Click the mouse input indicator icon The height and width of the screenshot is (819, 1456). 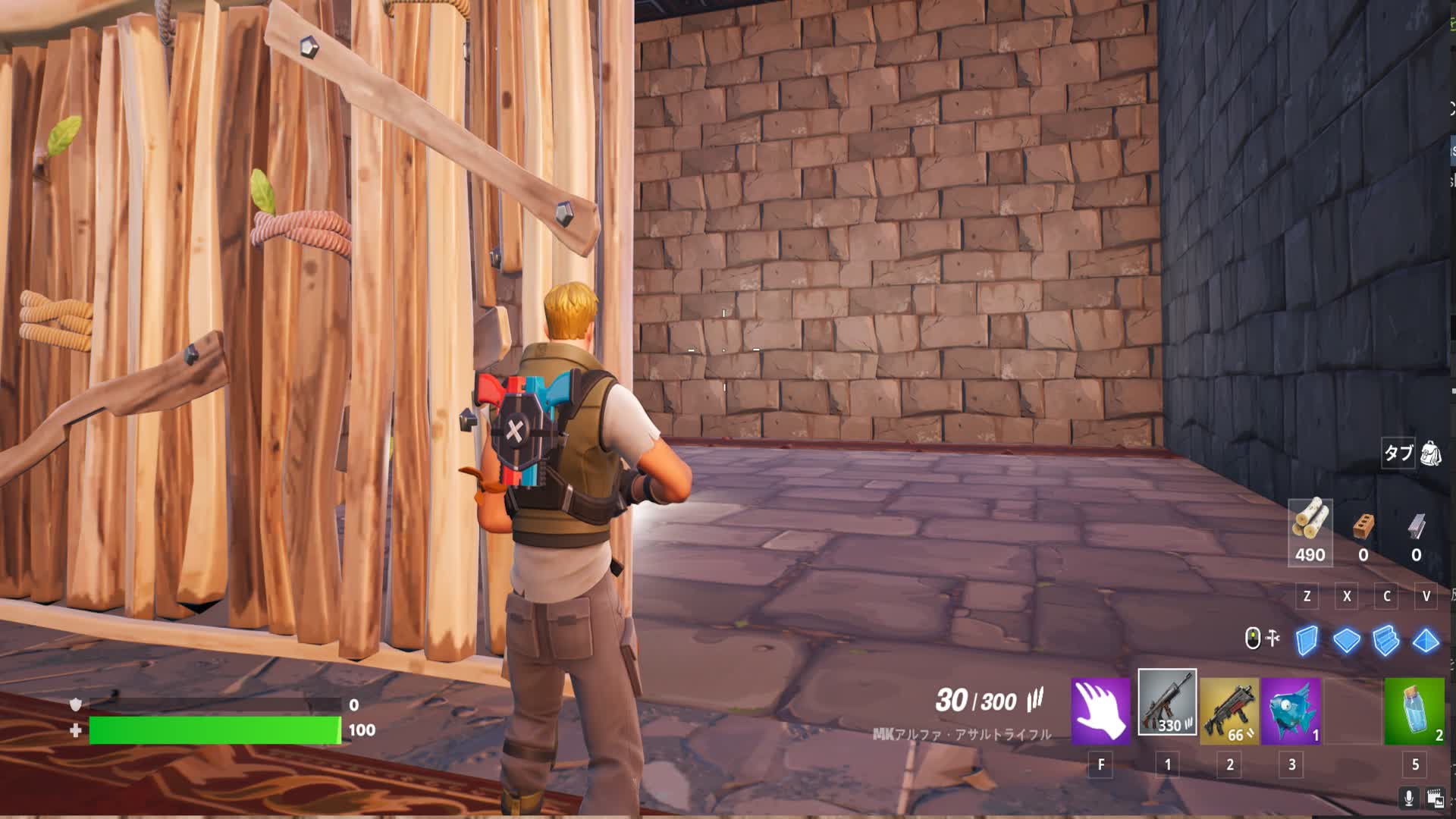pos(1253,638)
